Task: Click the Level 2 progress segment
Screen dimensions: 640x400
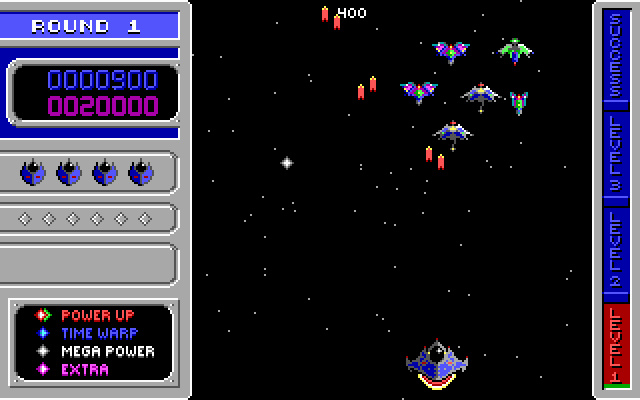Action: pos(616,255)
